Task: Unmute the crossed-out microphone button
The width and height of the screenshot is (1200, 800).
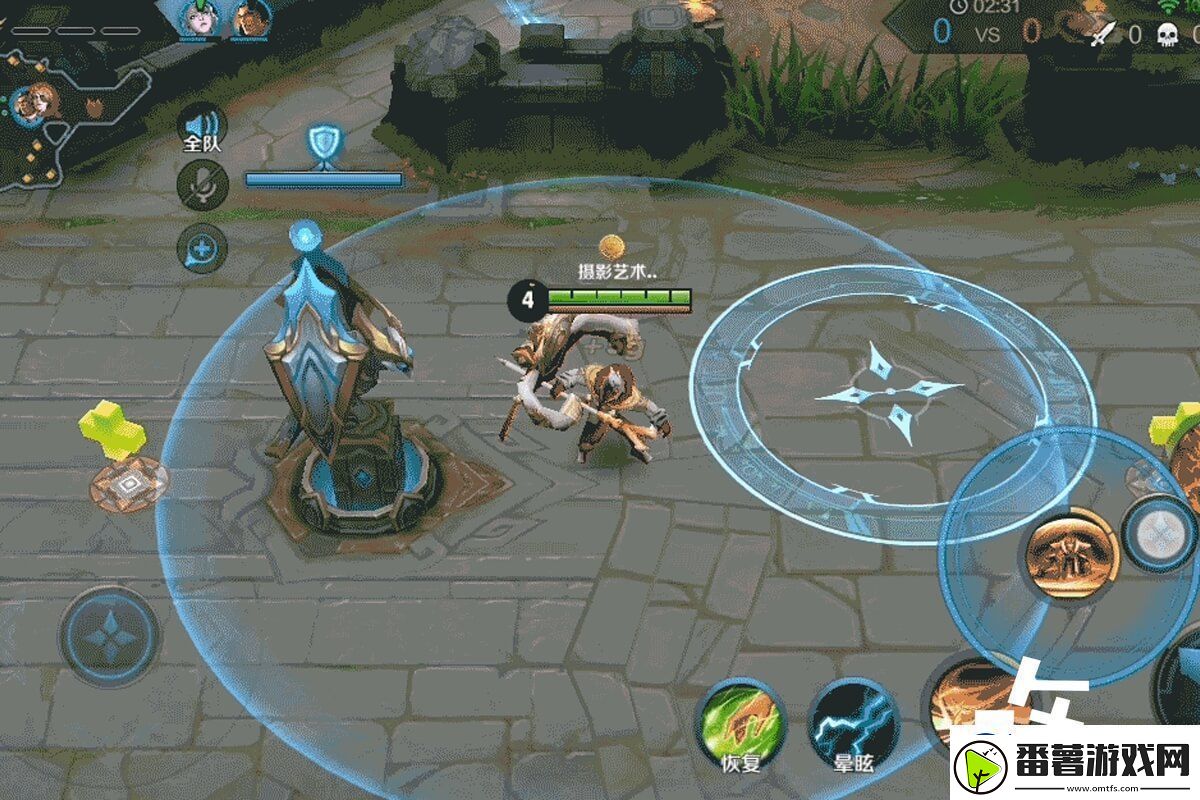Action: click(201, 186)
